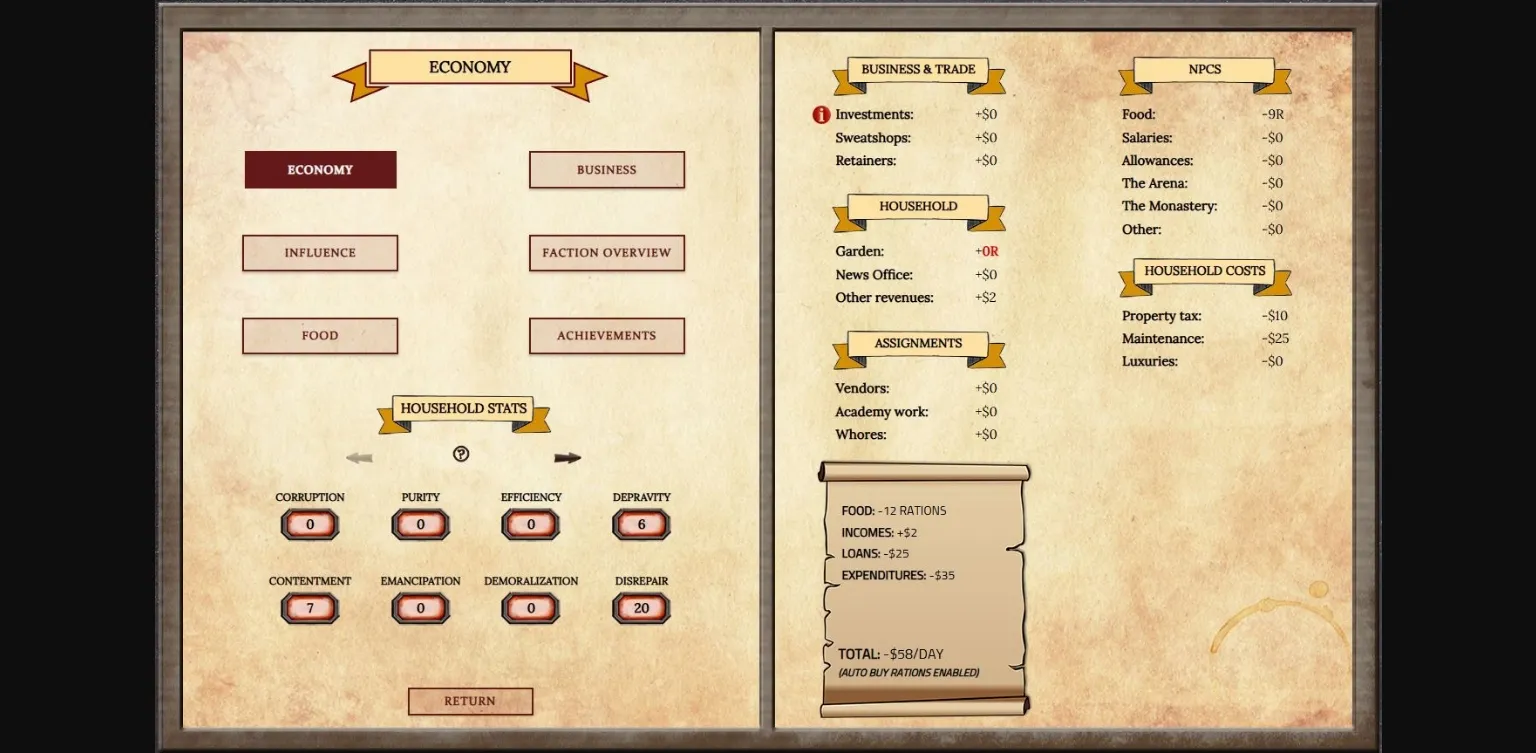Screen dimensions: 1536x753
Task: Open the Influence screen
Action: (319, 252)
